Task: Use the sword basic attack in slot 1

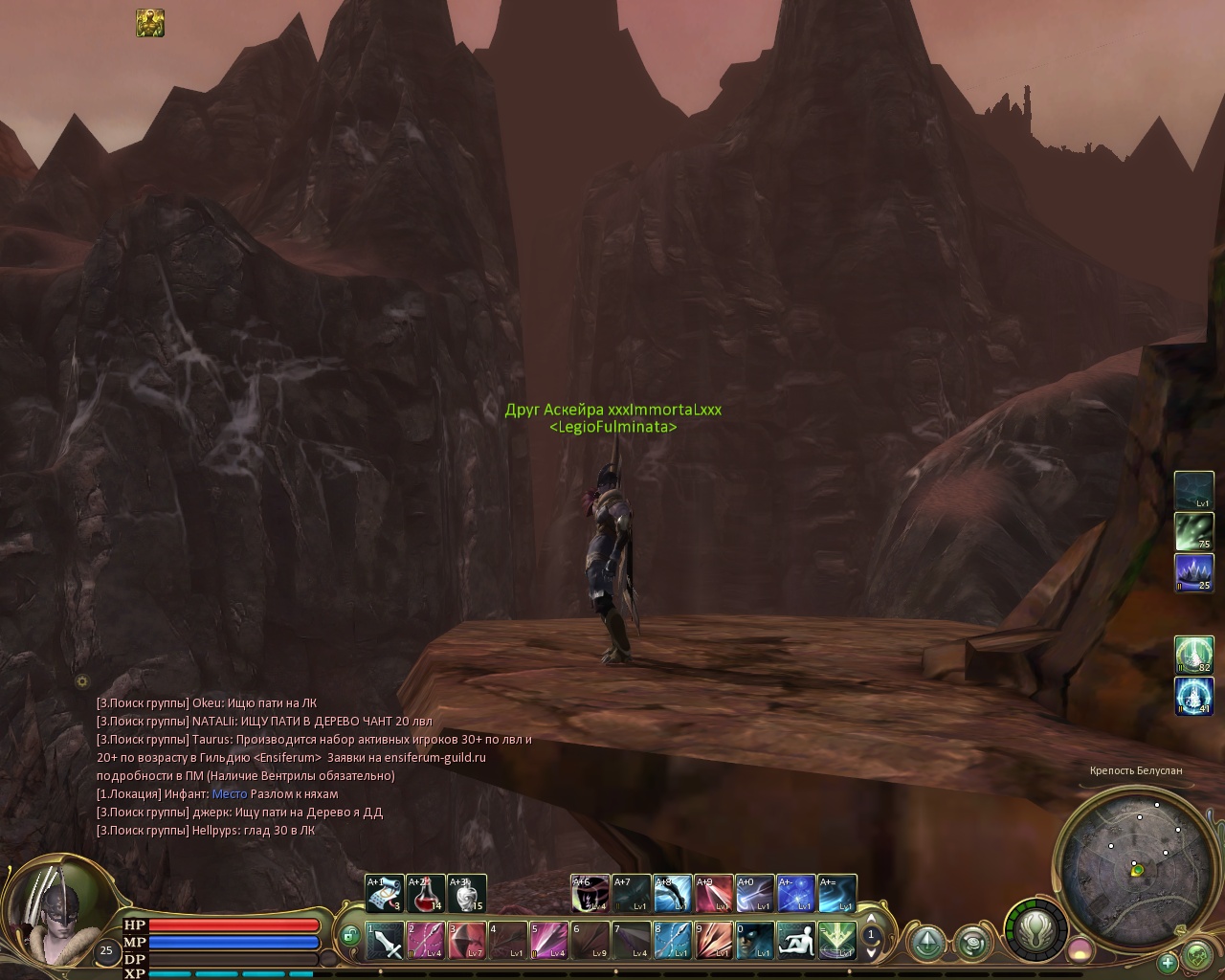Action: (x=385, y=941)
